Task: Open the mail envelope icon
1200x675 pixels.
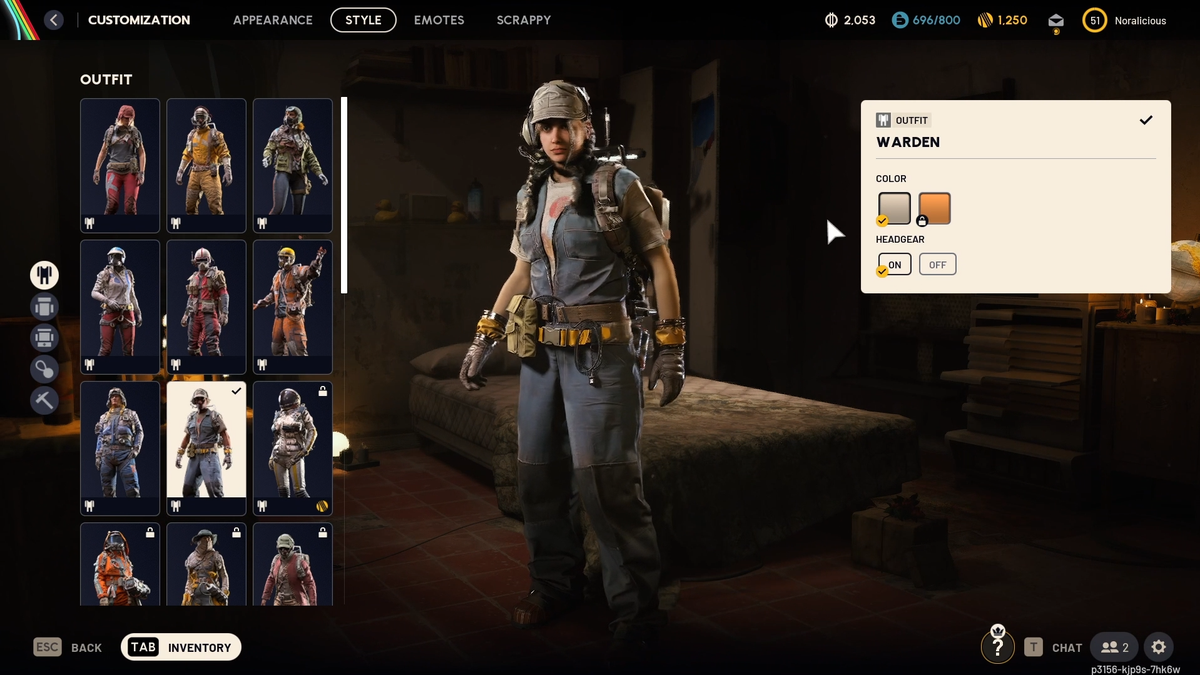Action: 1055,20
